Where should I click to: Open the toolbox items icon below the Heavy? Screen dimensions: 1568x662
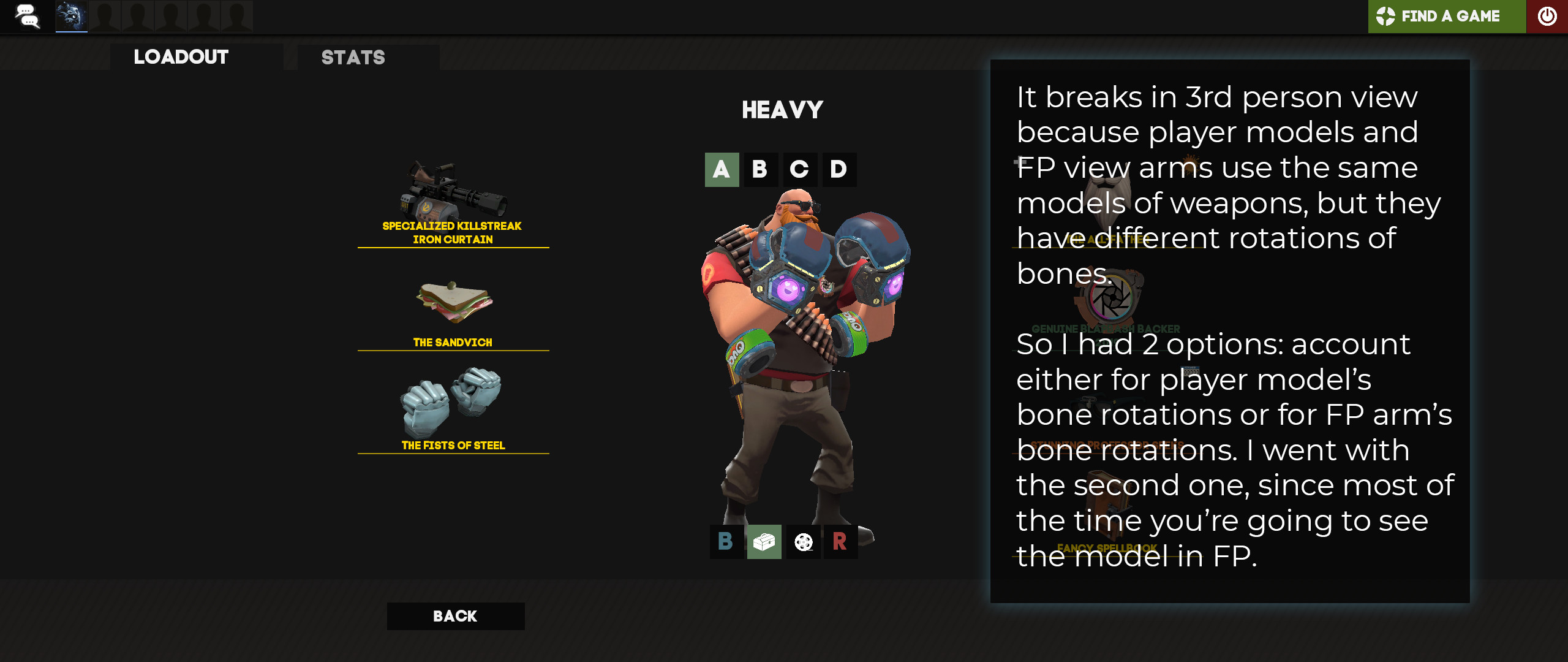tap(764, 542)
